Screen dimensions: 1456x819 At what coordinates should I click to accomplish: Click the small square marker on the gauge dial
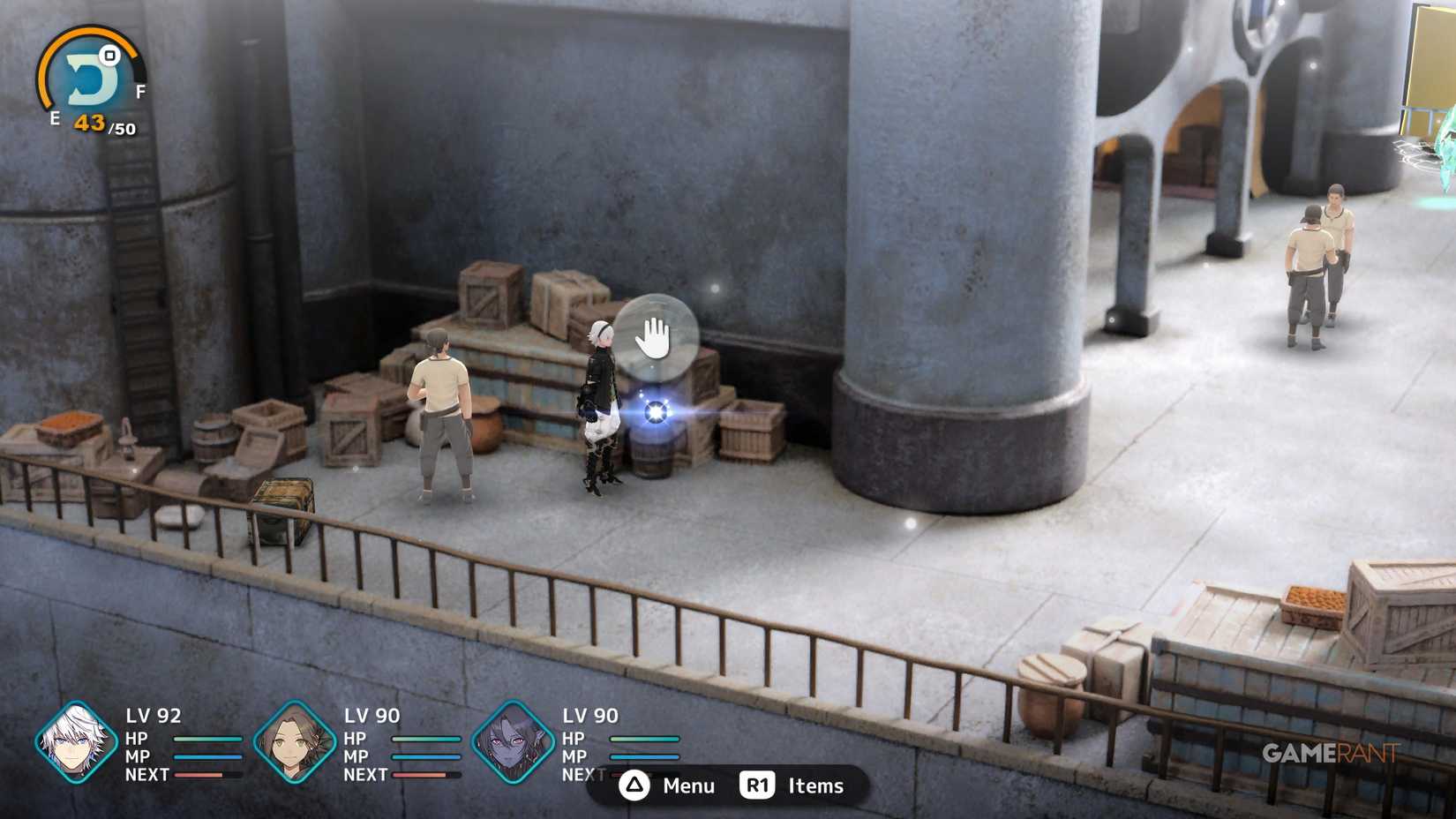109,56
